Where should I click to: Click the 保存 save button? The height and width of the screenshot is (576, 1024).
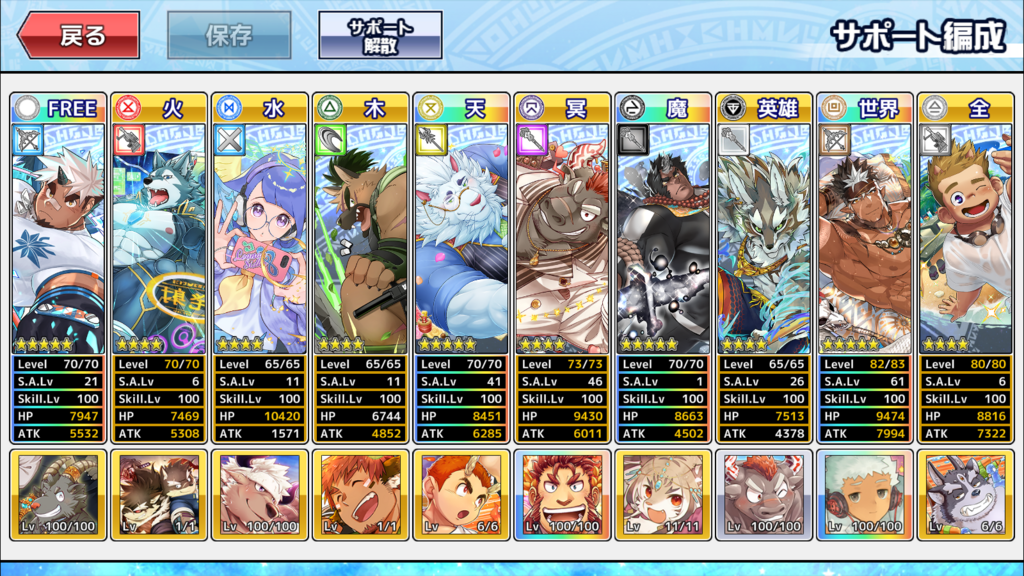(229, 36)
